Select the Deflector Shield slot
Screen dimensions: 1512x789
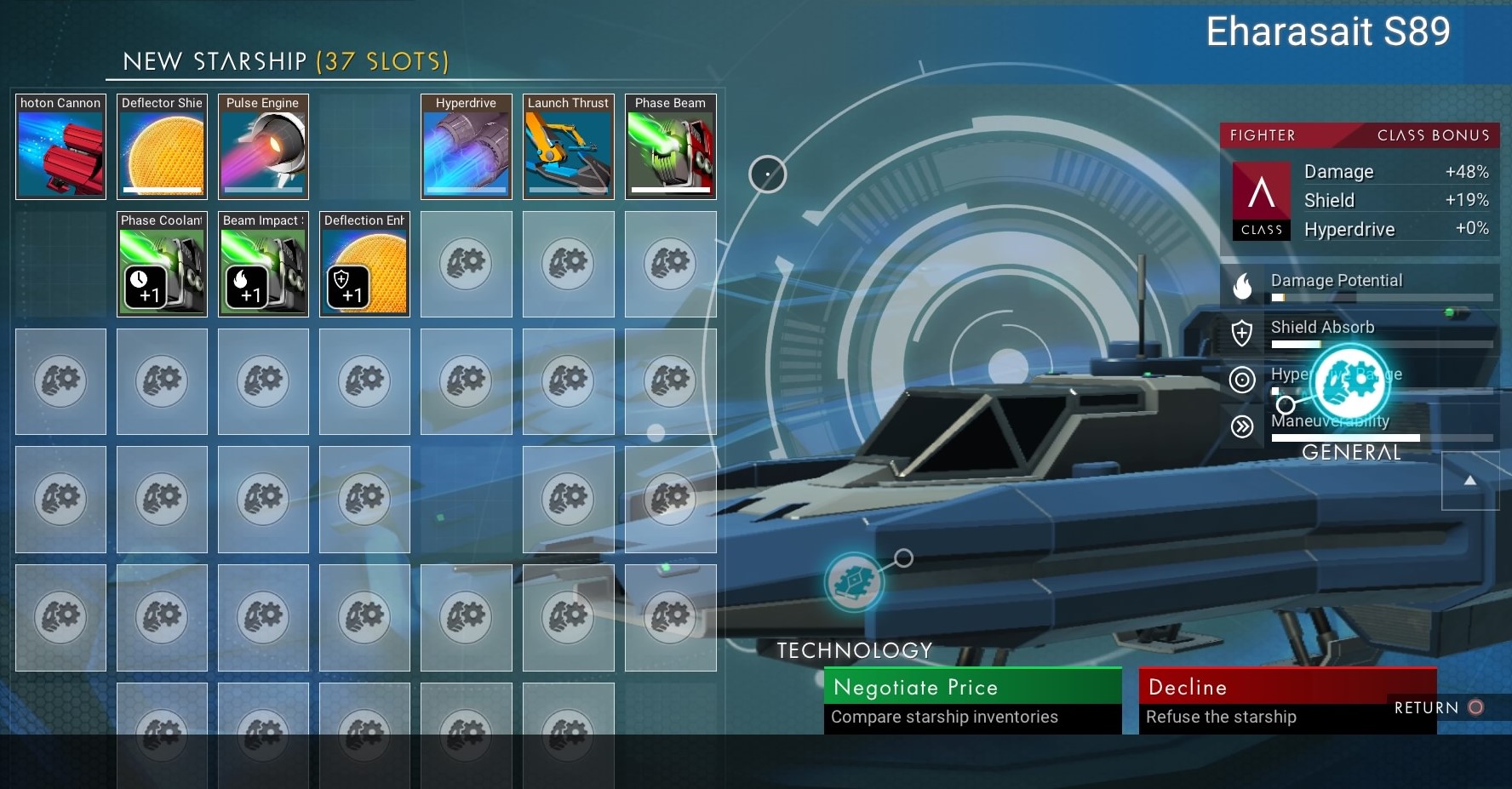162,146
